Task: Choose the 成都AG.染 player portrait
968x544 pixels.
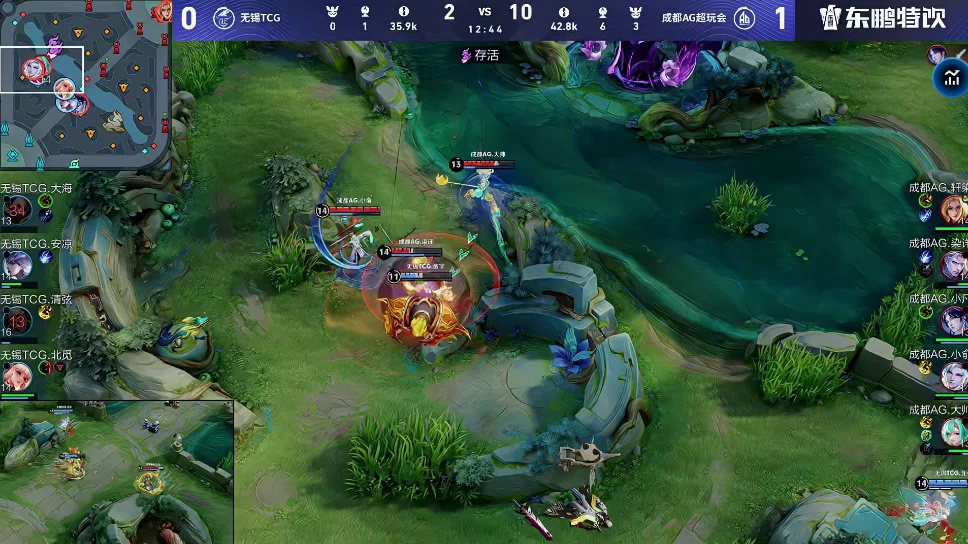Action: click(x=951, y=265)
